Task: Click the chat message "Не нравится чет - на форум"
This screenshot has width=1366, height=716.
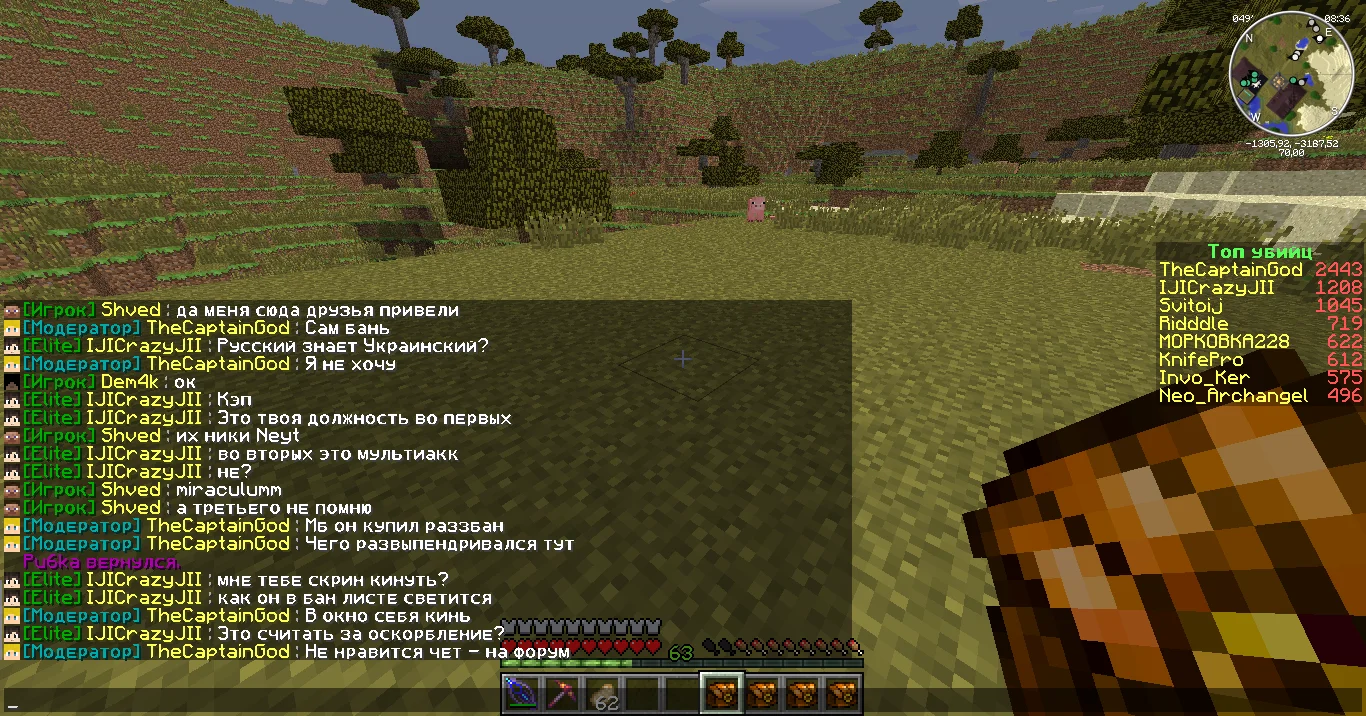Action: point(437,652)
